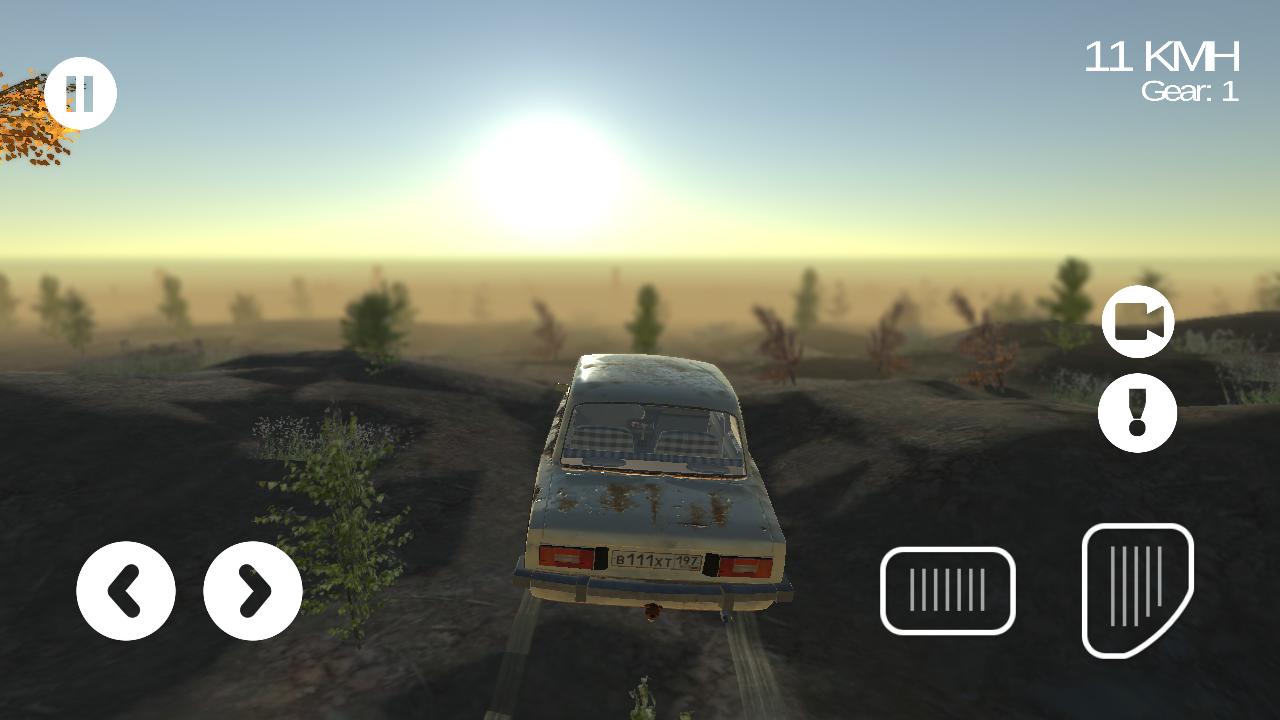Steer right with the right arrow icon
The width and height of the screenshot is (1280, 720).
click(x=252, y=591)
